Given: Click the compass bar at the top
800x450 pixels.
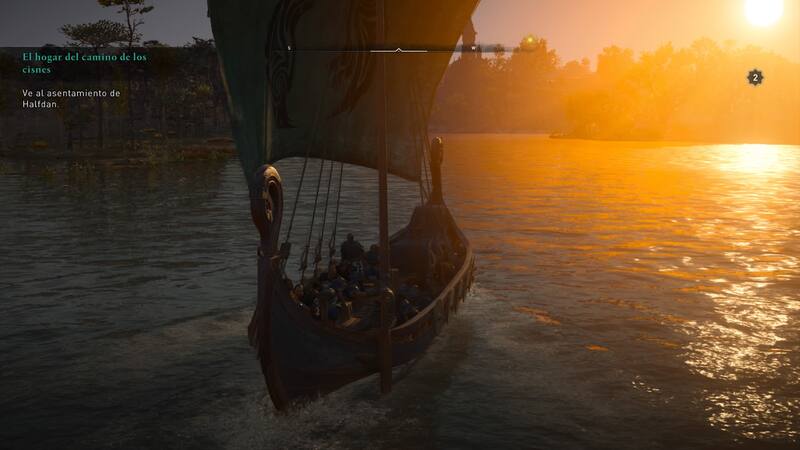Looking at the screenshot, I should 398,48.
